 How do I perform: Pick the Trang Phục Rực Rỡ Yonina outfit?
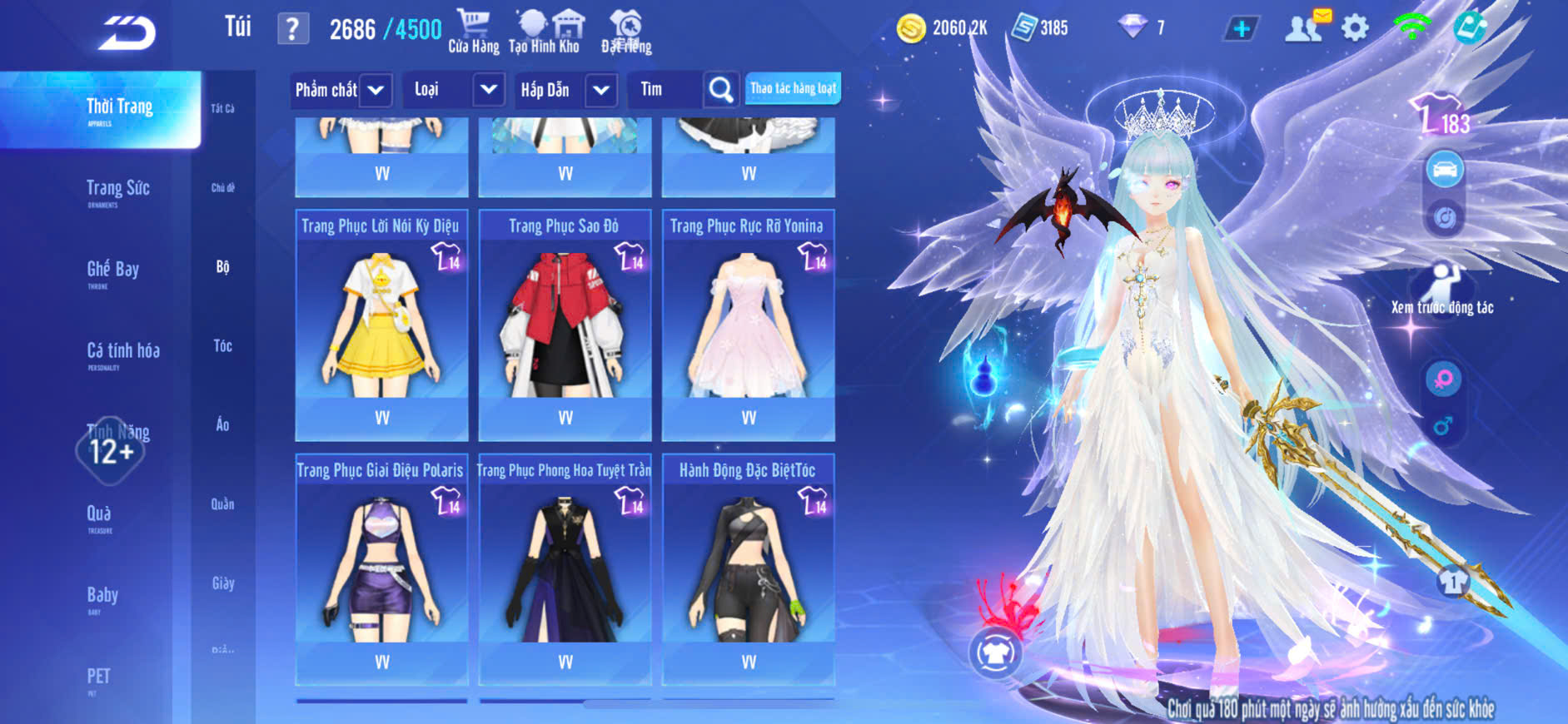click(748, 325)
